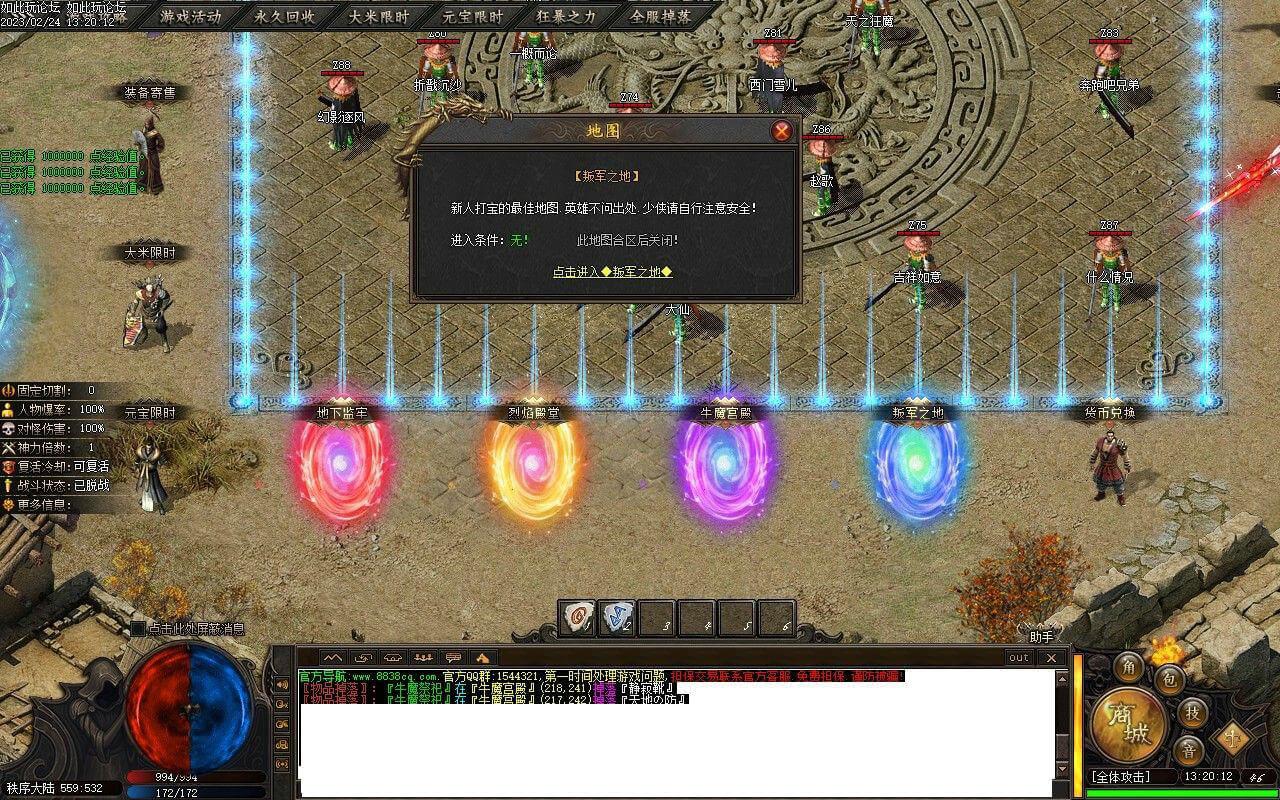1280x800 pixels.
Task: Tick the 点击此处屏蔽消息 checkbox
Action: (138, 629)
